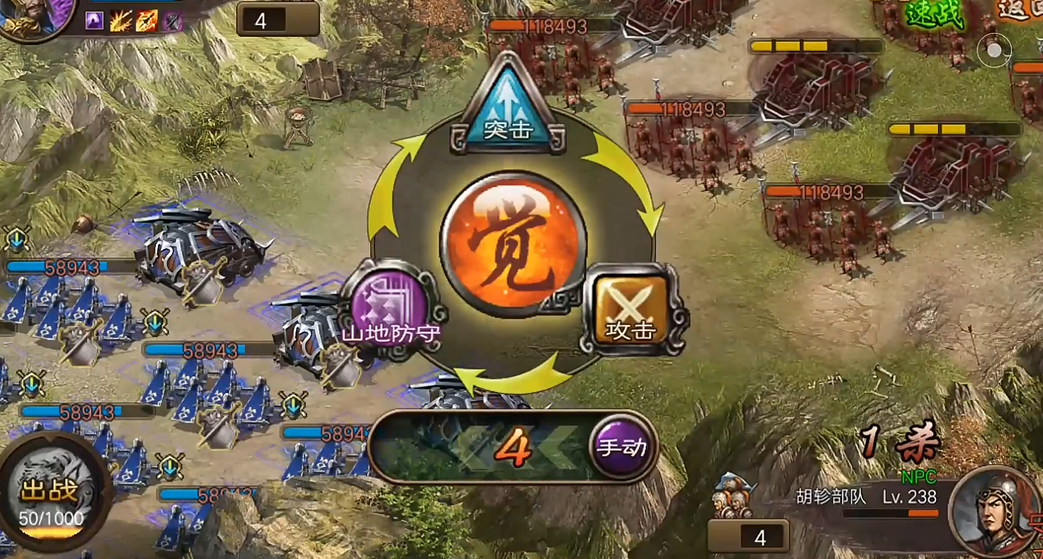The height and width of the screenshot is (559, 1043).
Task: Tap the white floating assistive circle
Action: click(x=994, y=48)
